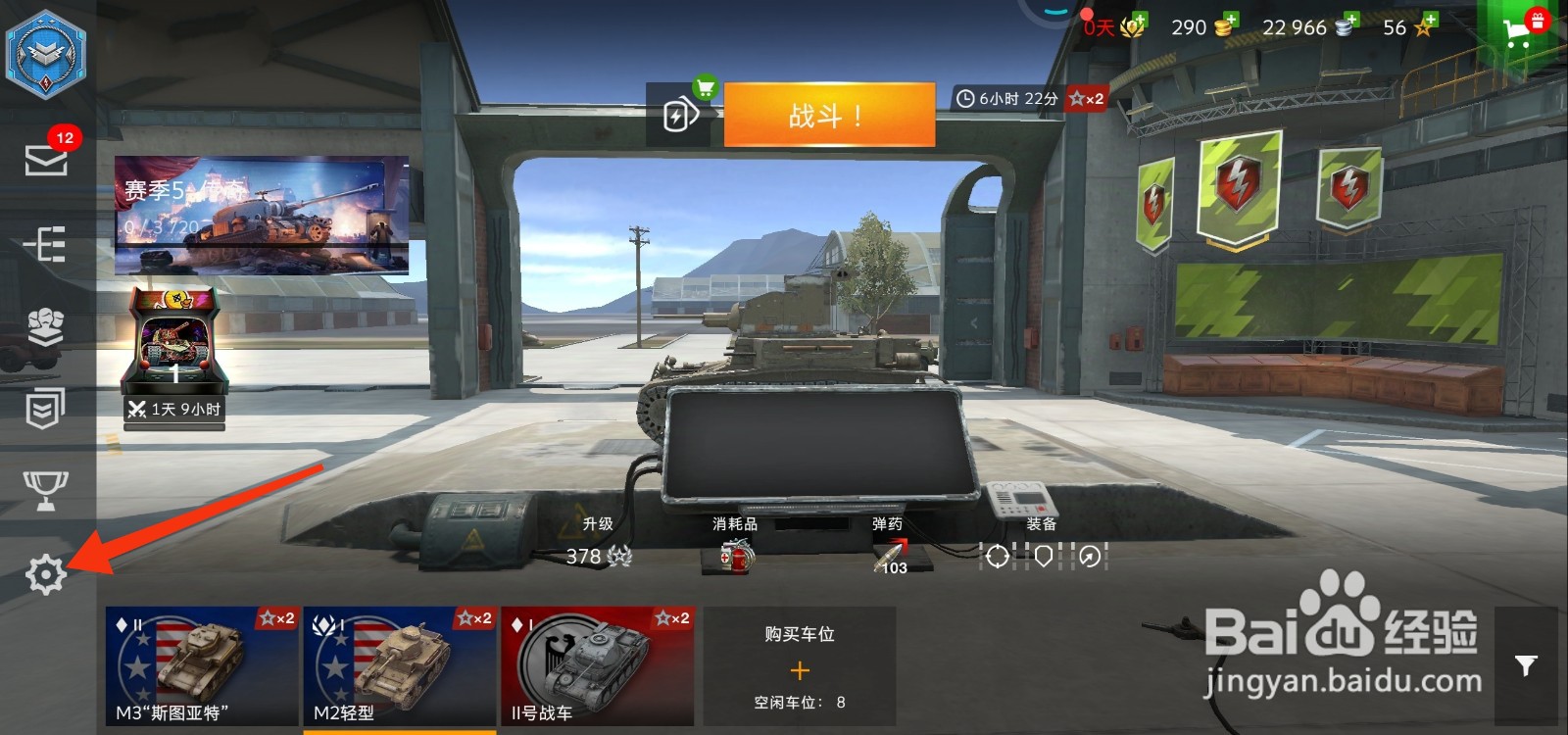Open the mailbox showing 12 messages
Image resolution: width=1568 pixels, height=735 pixels.
[x=44, y=162]
